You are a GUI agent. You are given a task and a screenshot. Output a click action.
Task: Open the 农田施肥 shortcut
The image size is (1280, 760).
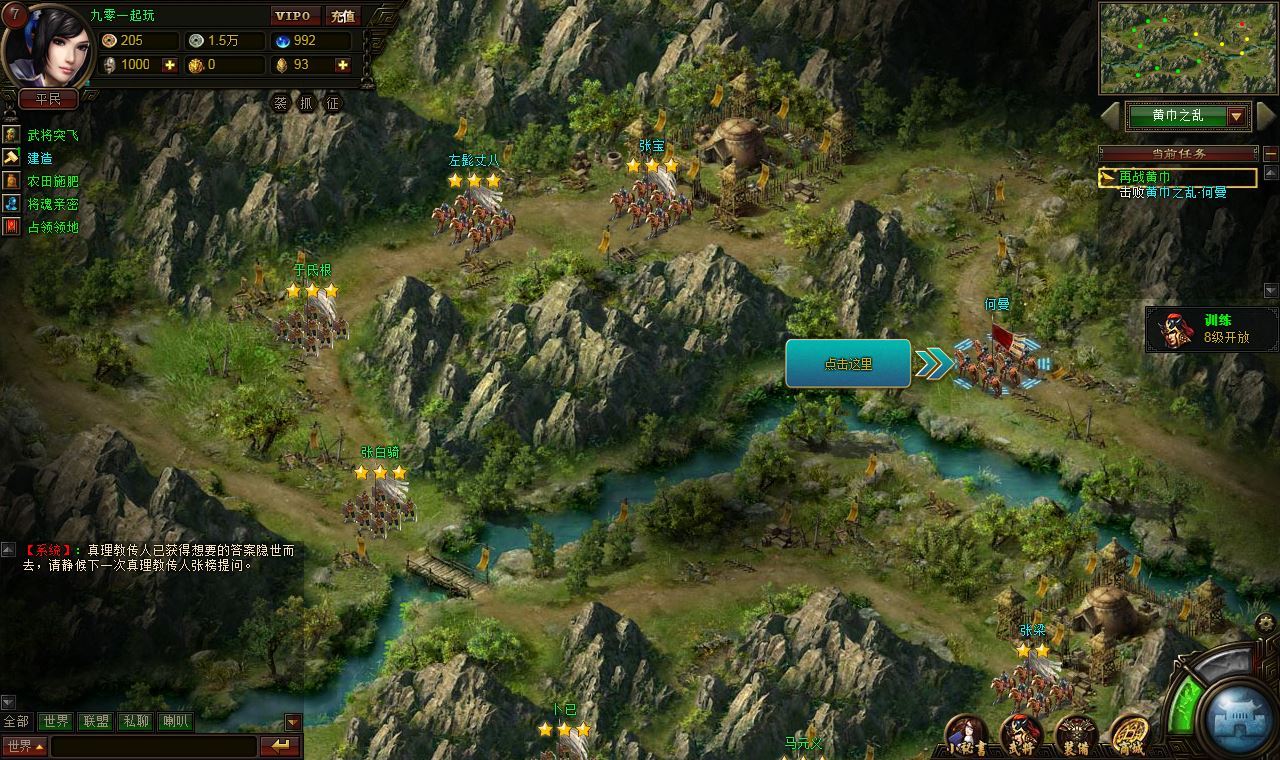click(x=52, y=181)
